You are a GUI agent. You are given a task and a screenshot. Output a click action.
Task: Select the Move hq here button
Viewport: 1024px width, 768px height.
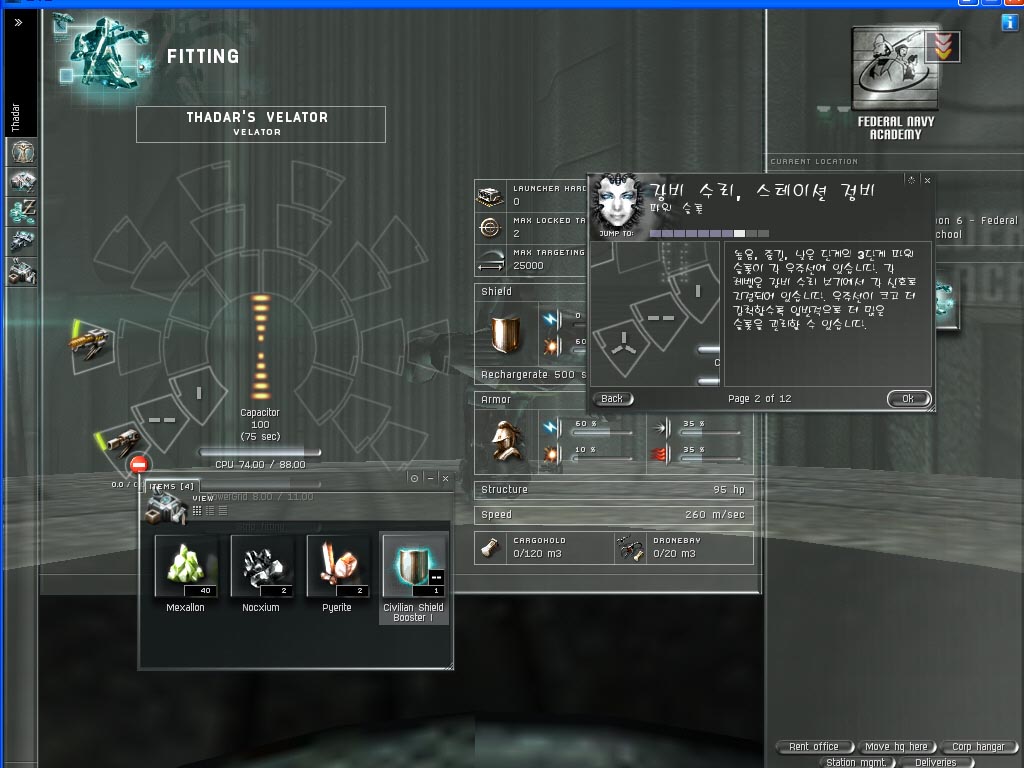(x=896, y=746)
